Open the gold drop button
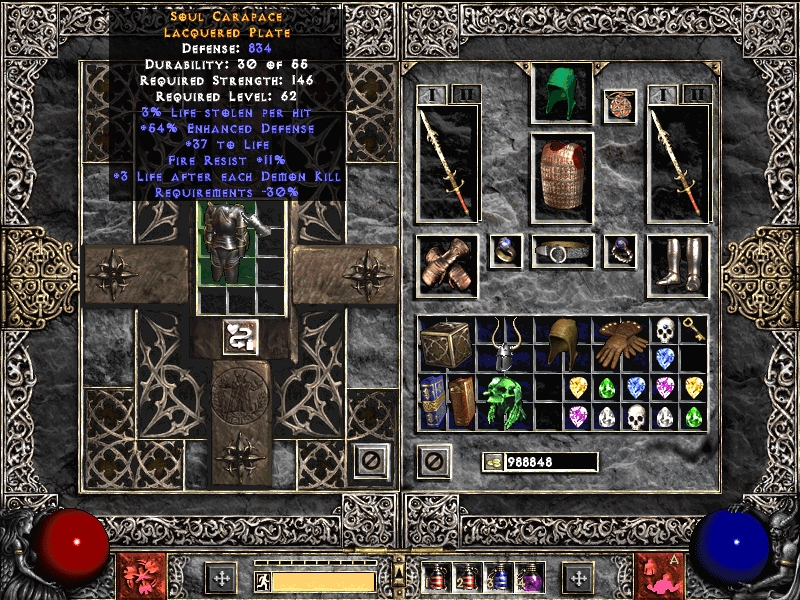800x600 pixels. (x=493, y=462)
